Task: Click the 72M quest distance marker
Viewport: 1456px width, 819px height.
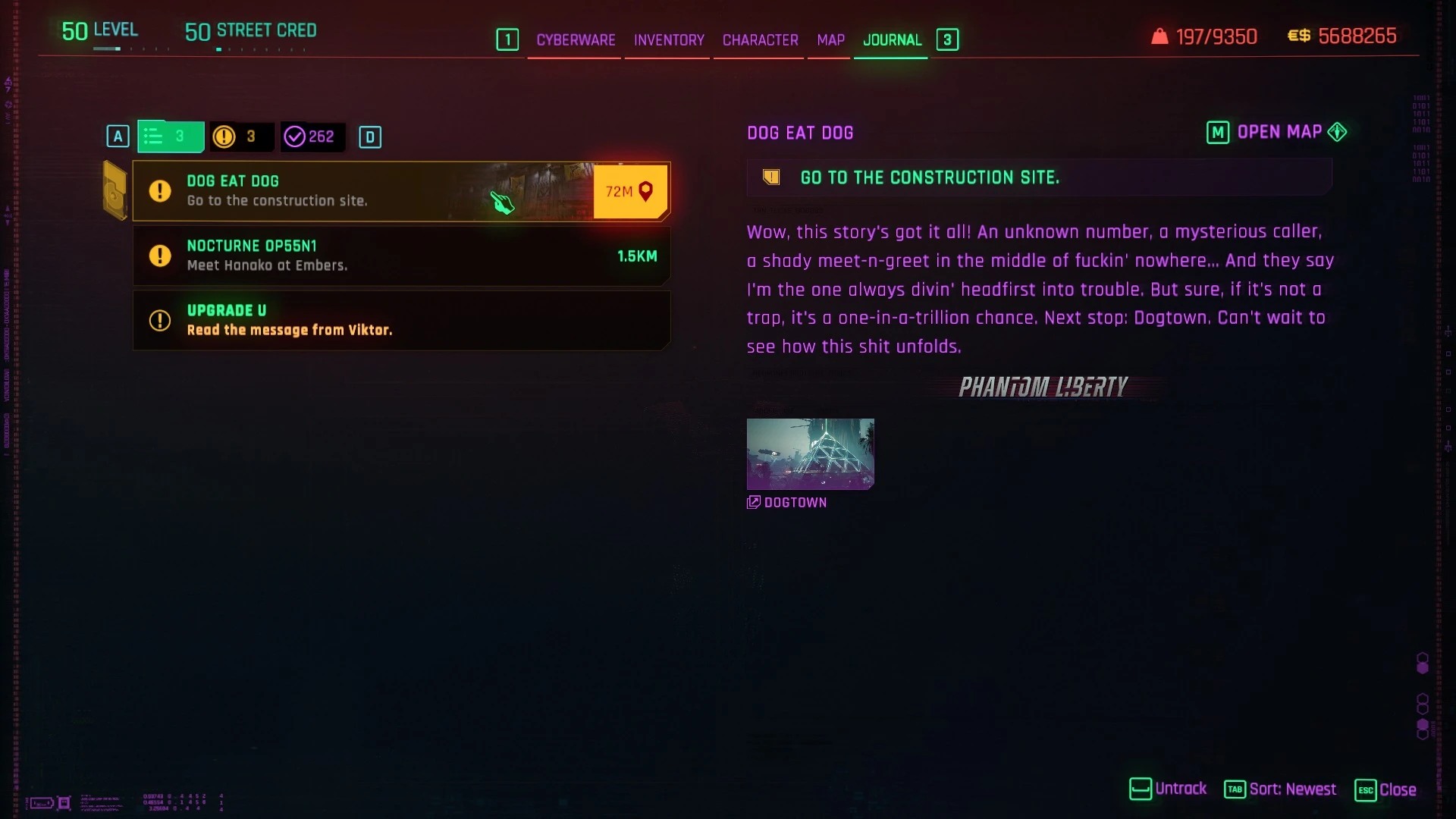Action: [x=629, y=192]
